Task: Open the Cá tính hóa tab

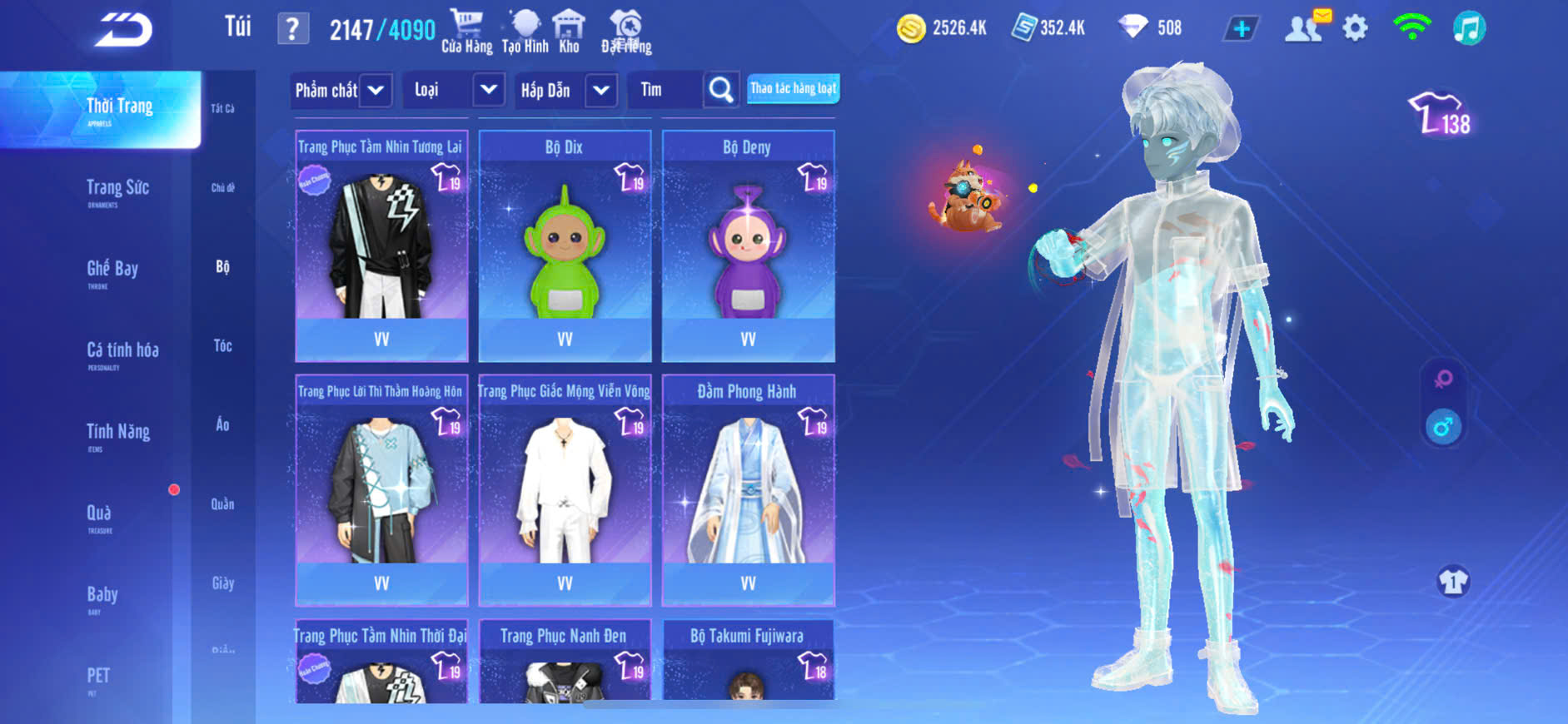Action: coord(122,350)
